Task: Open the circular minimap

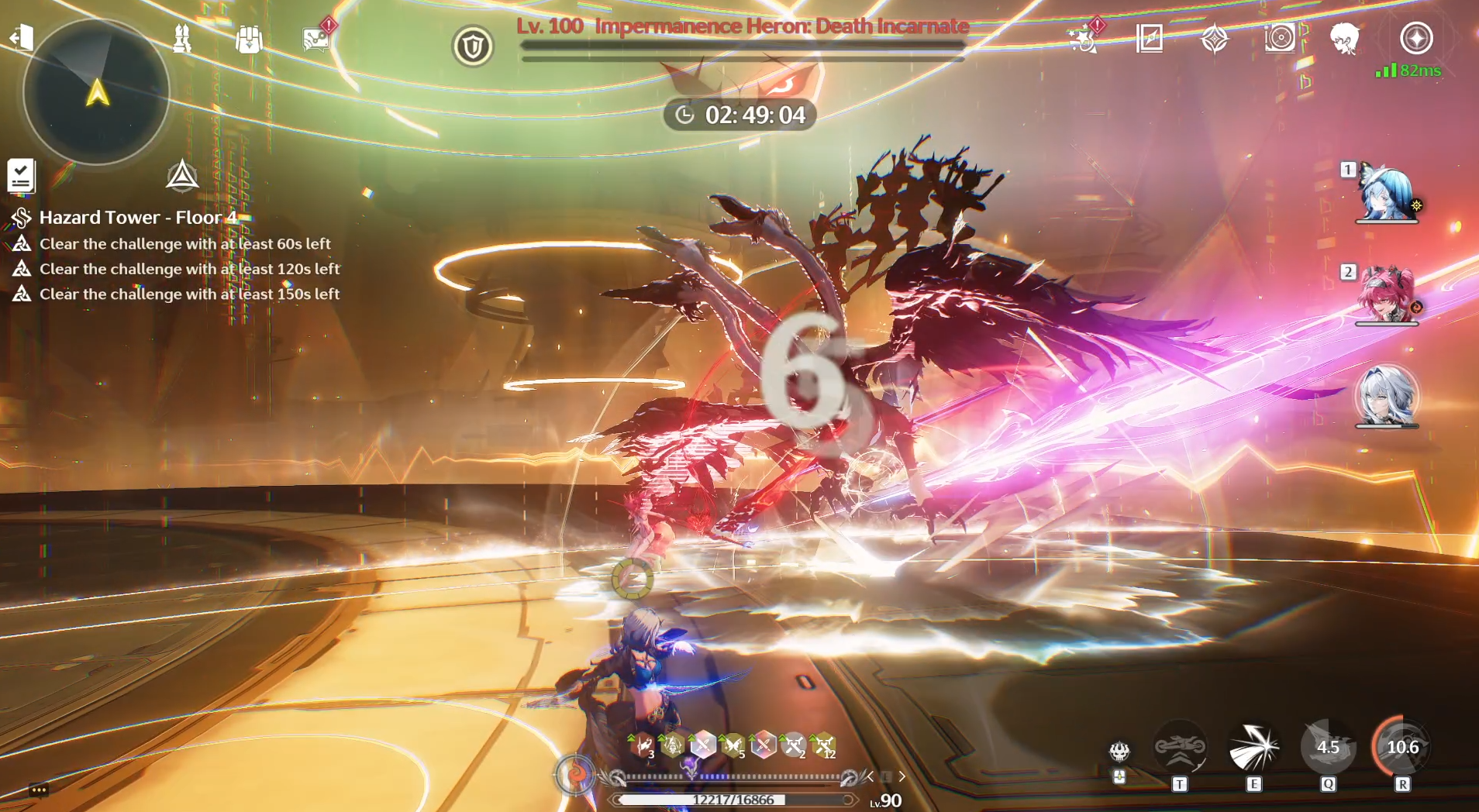Action: pyautogui.click(x=97, y=92)
